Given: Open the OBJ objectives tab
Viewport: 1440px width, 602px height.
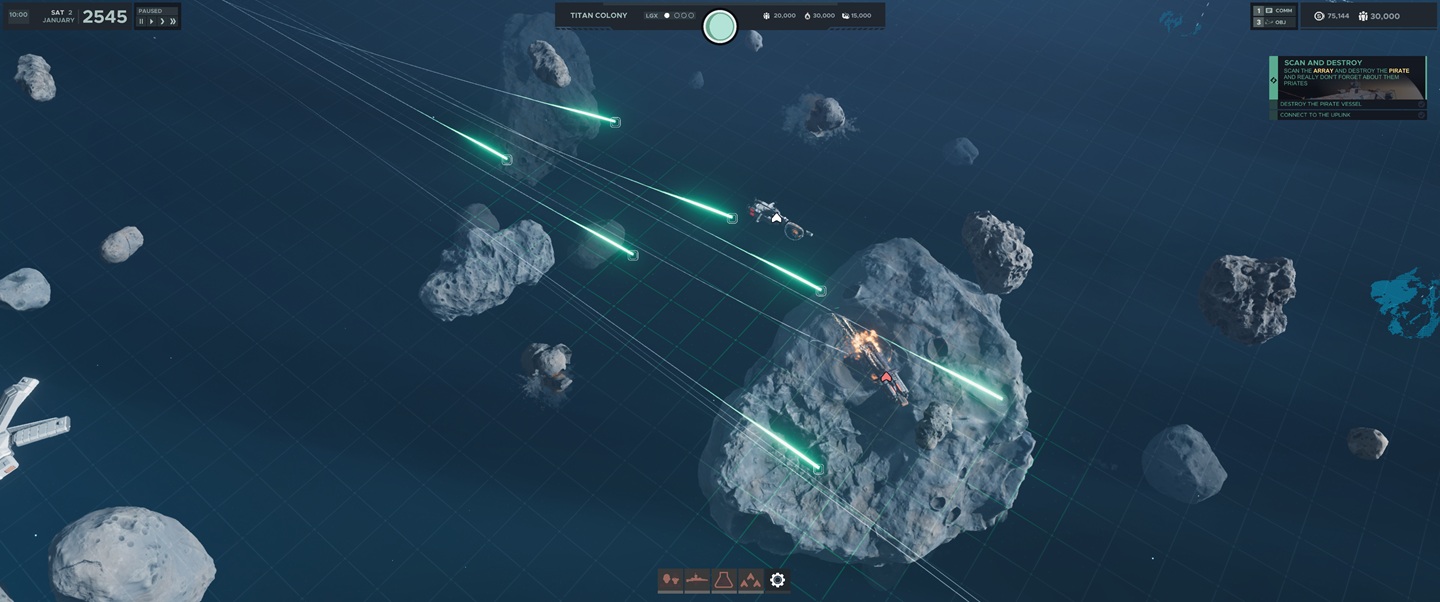Looking at the screenshot, I should (1274, 22).
